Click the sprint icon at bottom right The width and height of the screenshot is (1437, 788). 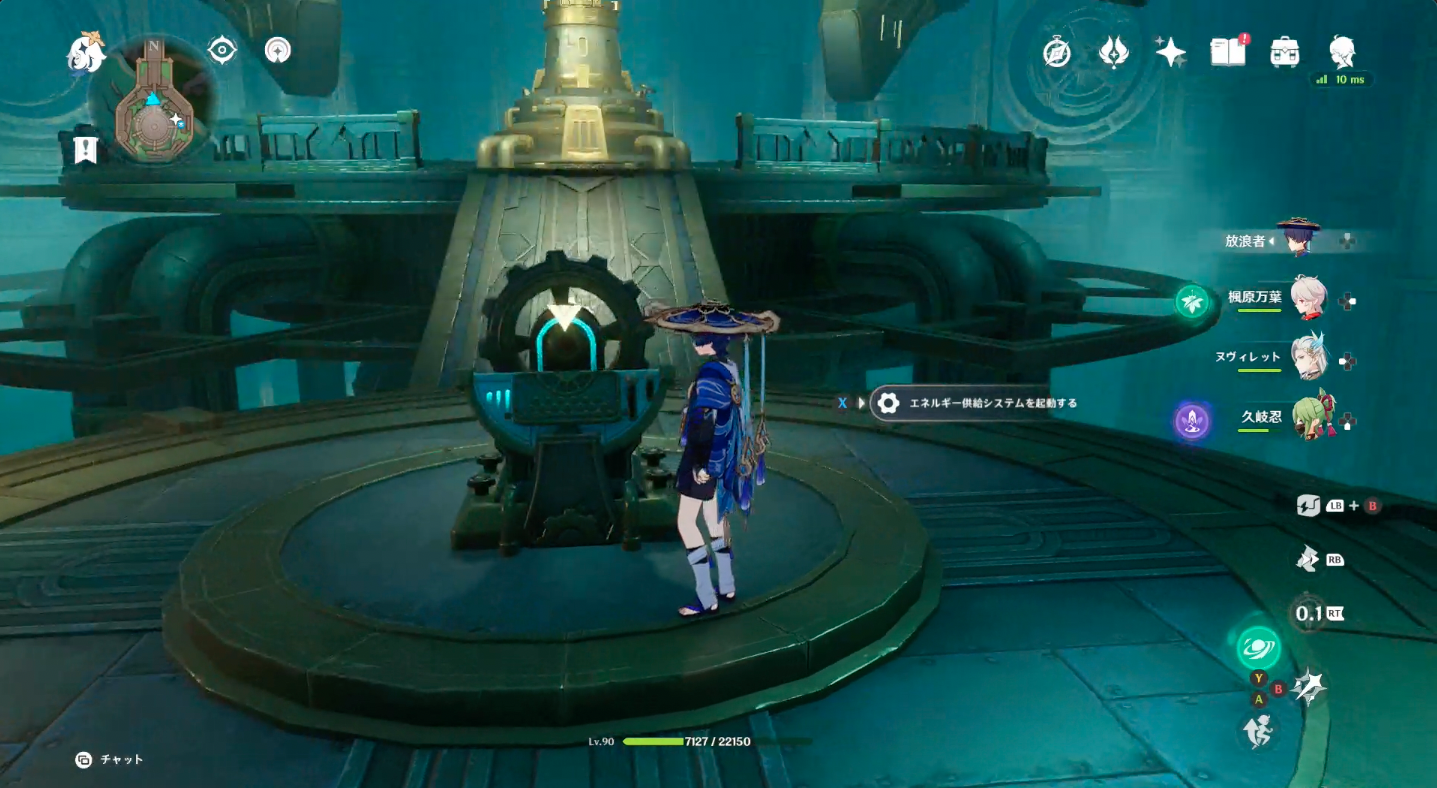click(1259, 731)
